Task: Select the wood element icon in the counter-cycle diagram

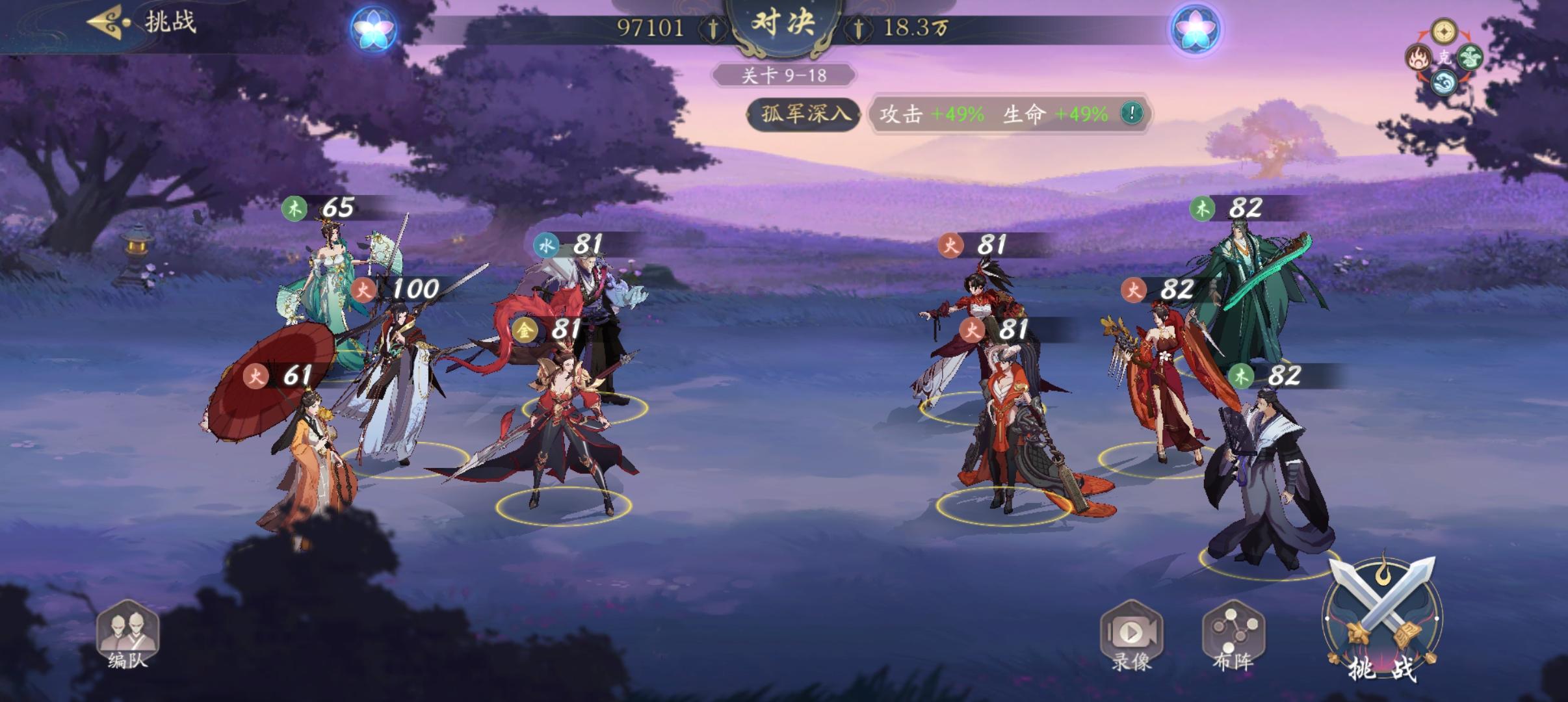Action: 1471,58
